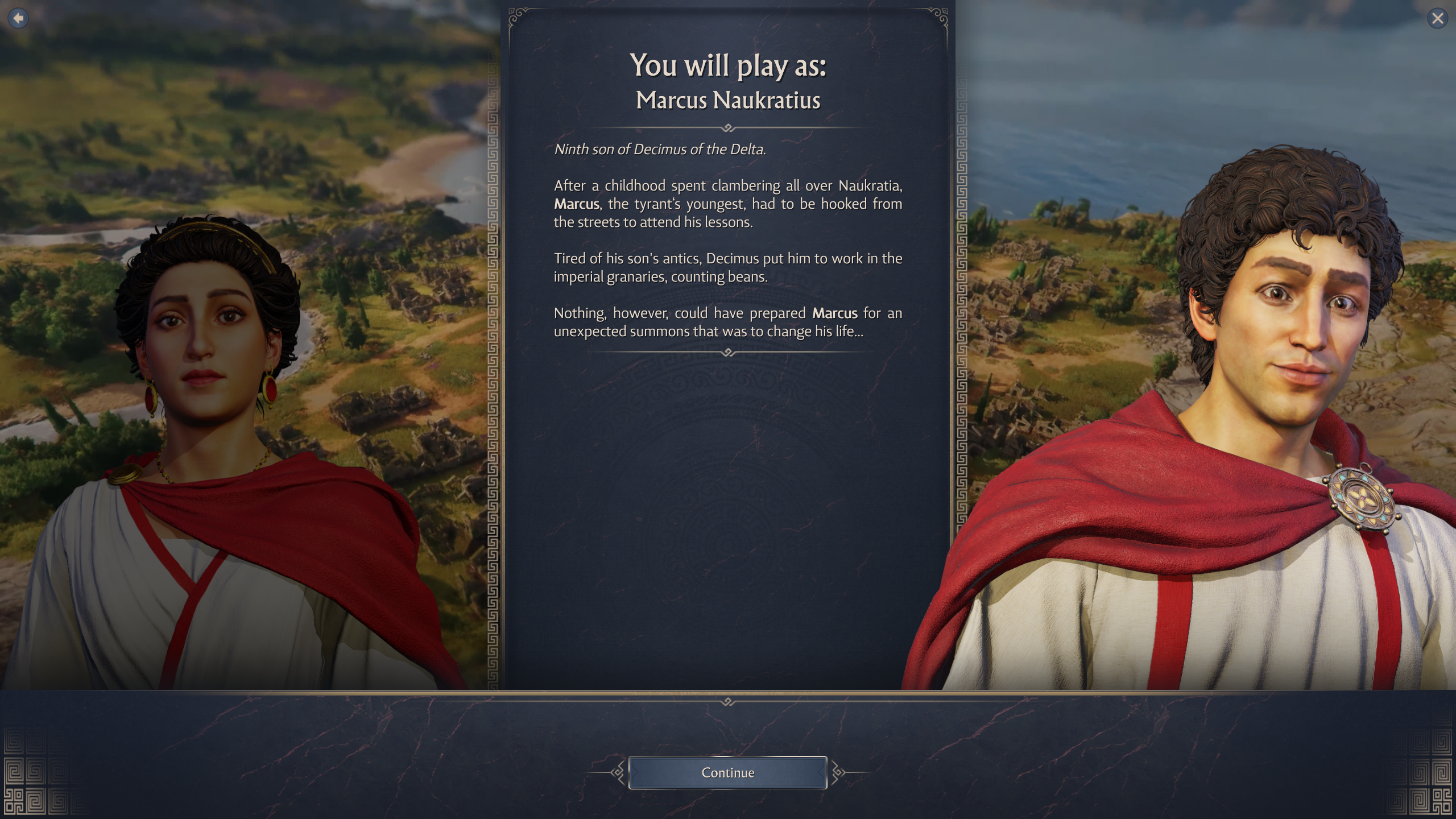Click the diamond divider below Marcus Naukratius's name

point(728,128)
